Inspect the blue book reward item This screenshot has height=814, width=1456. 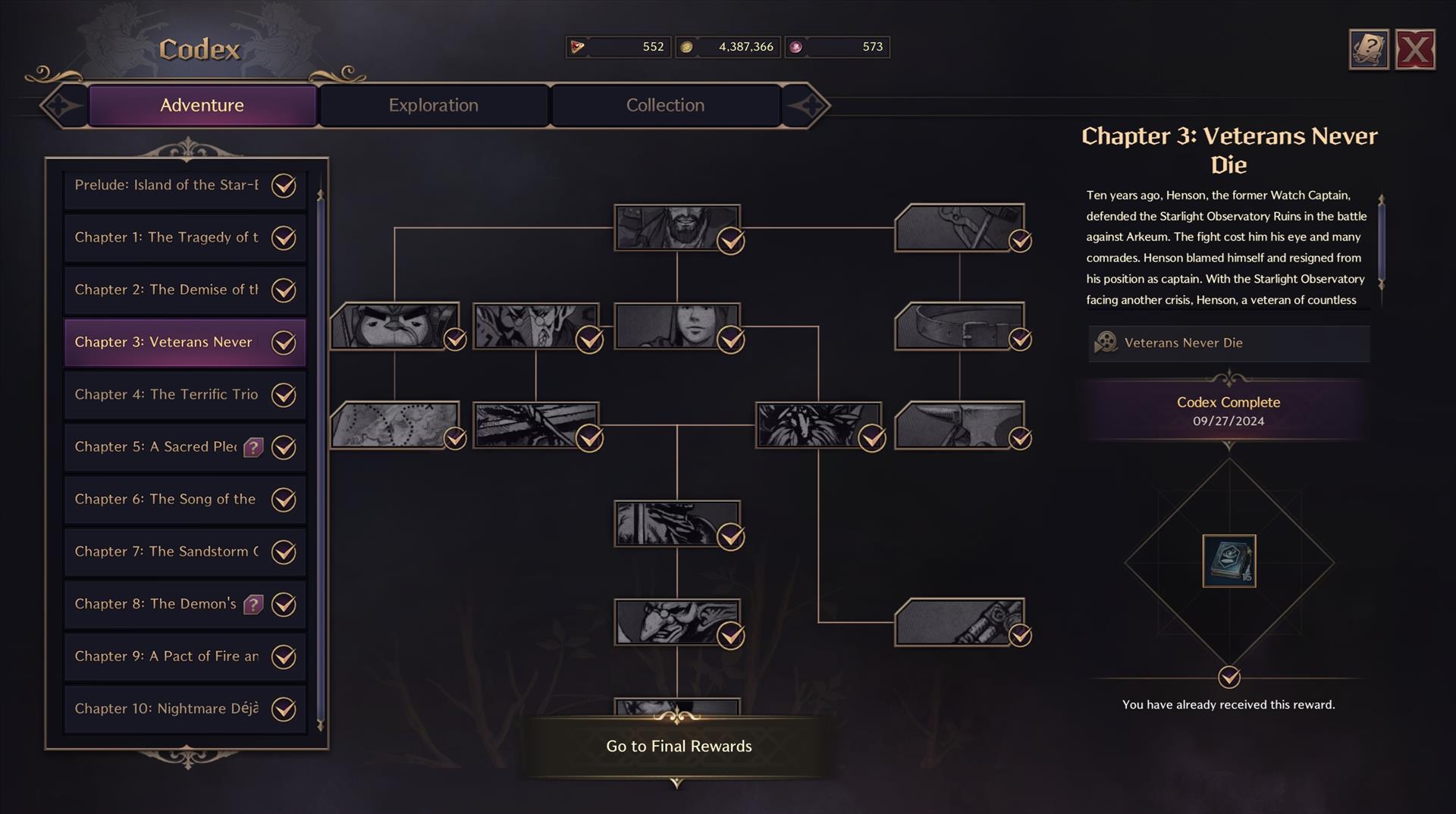tap(1228, 561)
